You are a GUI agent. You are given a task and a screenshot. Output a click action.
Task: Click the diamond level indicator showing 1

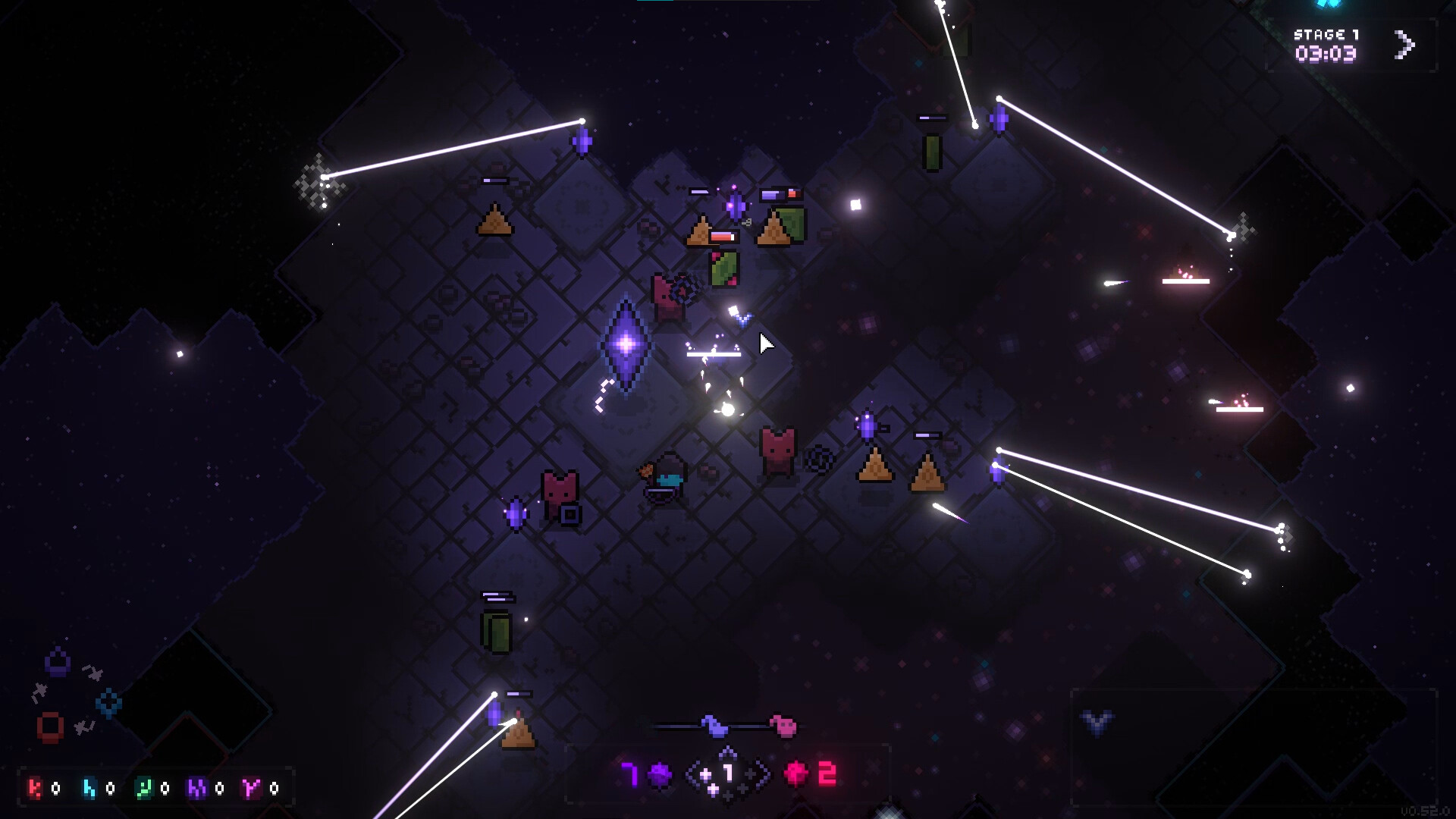point(727,774)
